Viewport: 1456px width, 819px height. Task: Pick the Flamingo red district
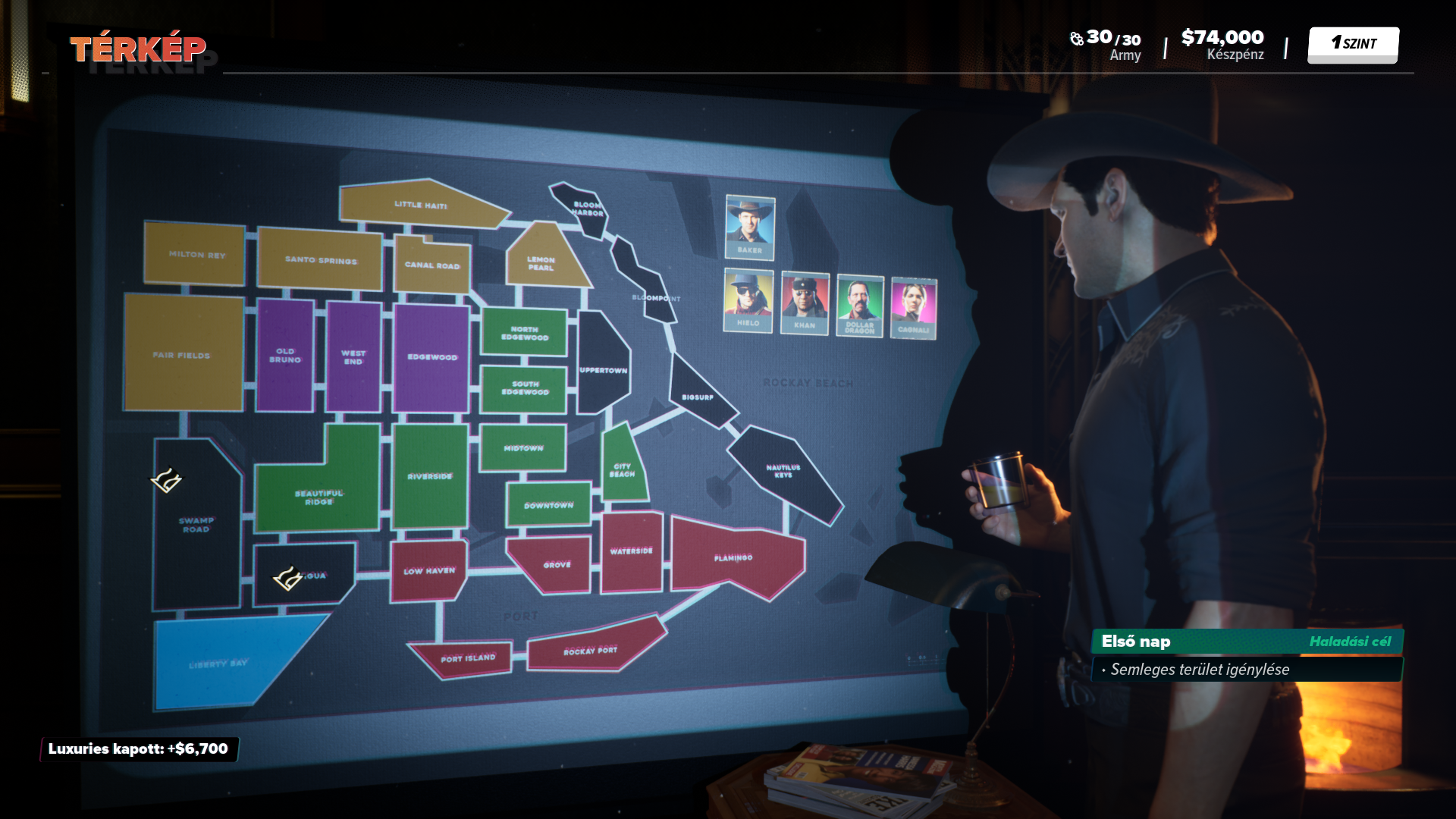click(x=733, y=559)
